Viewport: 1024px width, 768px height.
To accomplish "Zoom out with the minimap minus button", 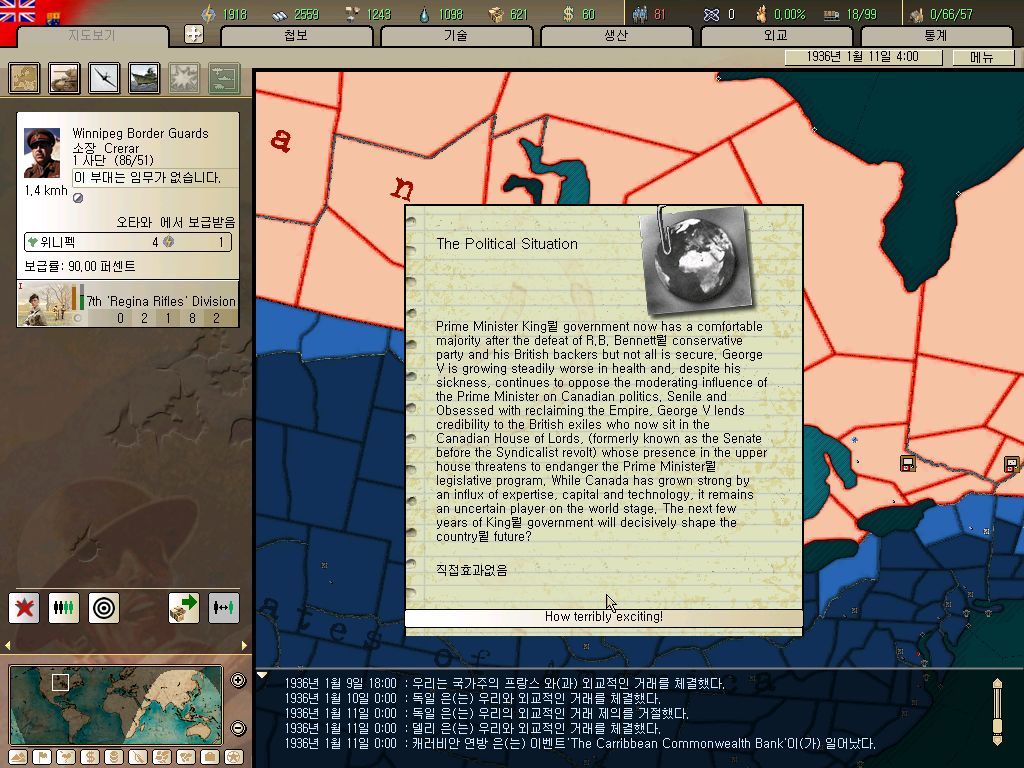I will click(x=238, y=728).
